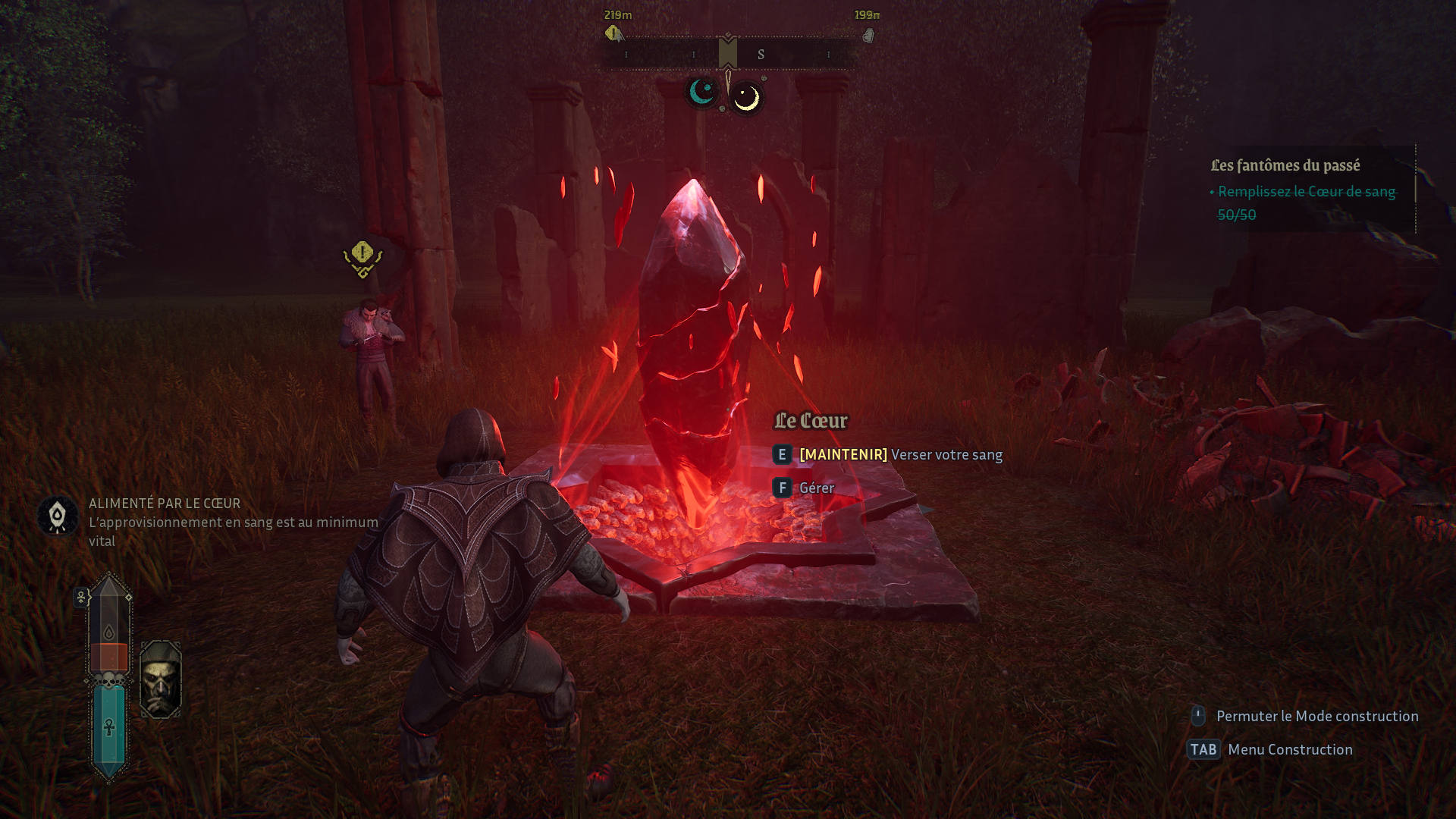This screenshot has height=819, width=1456.
Task: Click the yellow crescent day-night indicator
Action: pyautogui.click(x=747, y=98)
